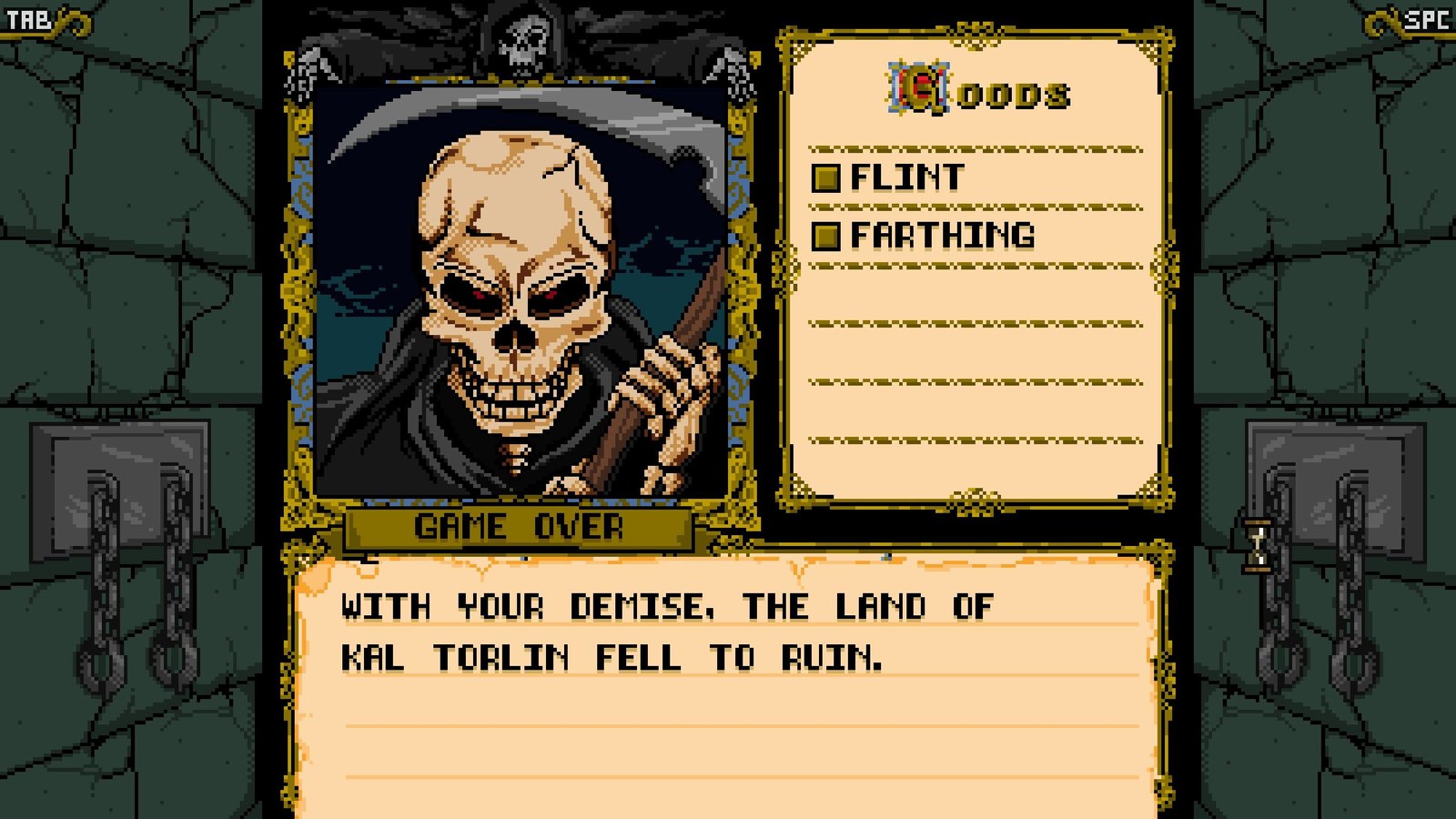Select the Flint item in Goods
The width and height of the screenshot is (1456, 819).
[x=905, y=177]
